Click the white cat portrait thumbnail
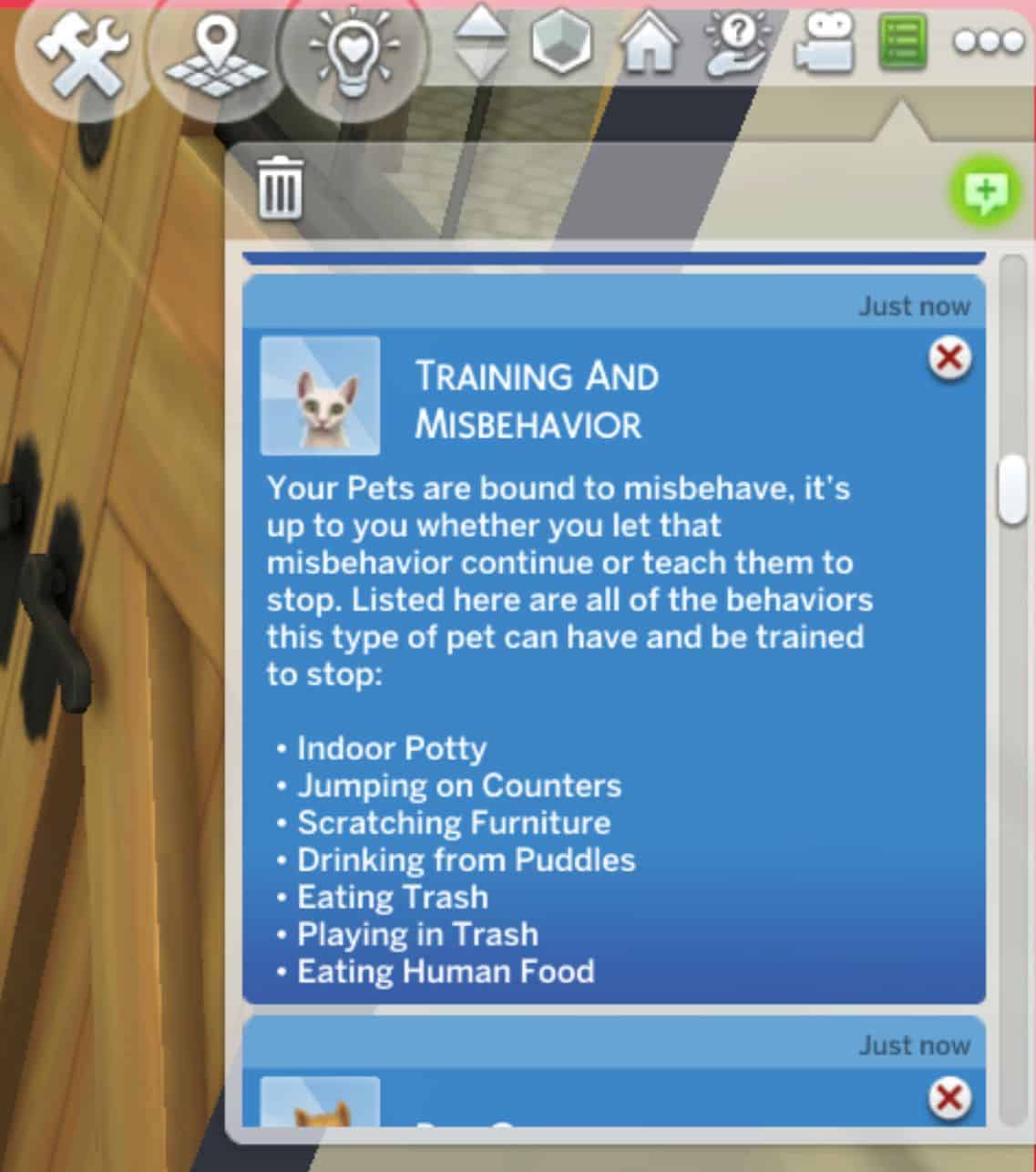Image resolution: width=1036 pixels, height=1172 pixels. 320,396
